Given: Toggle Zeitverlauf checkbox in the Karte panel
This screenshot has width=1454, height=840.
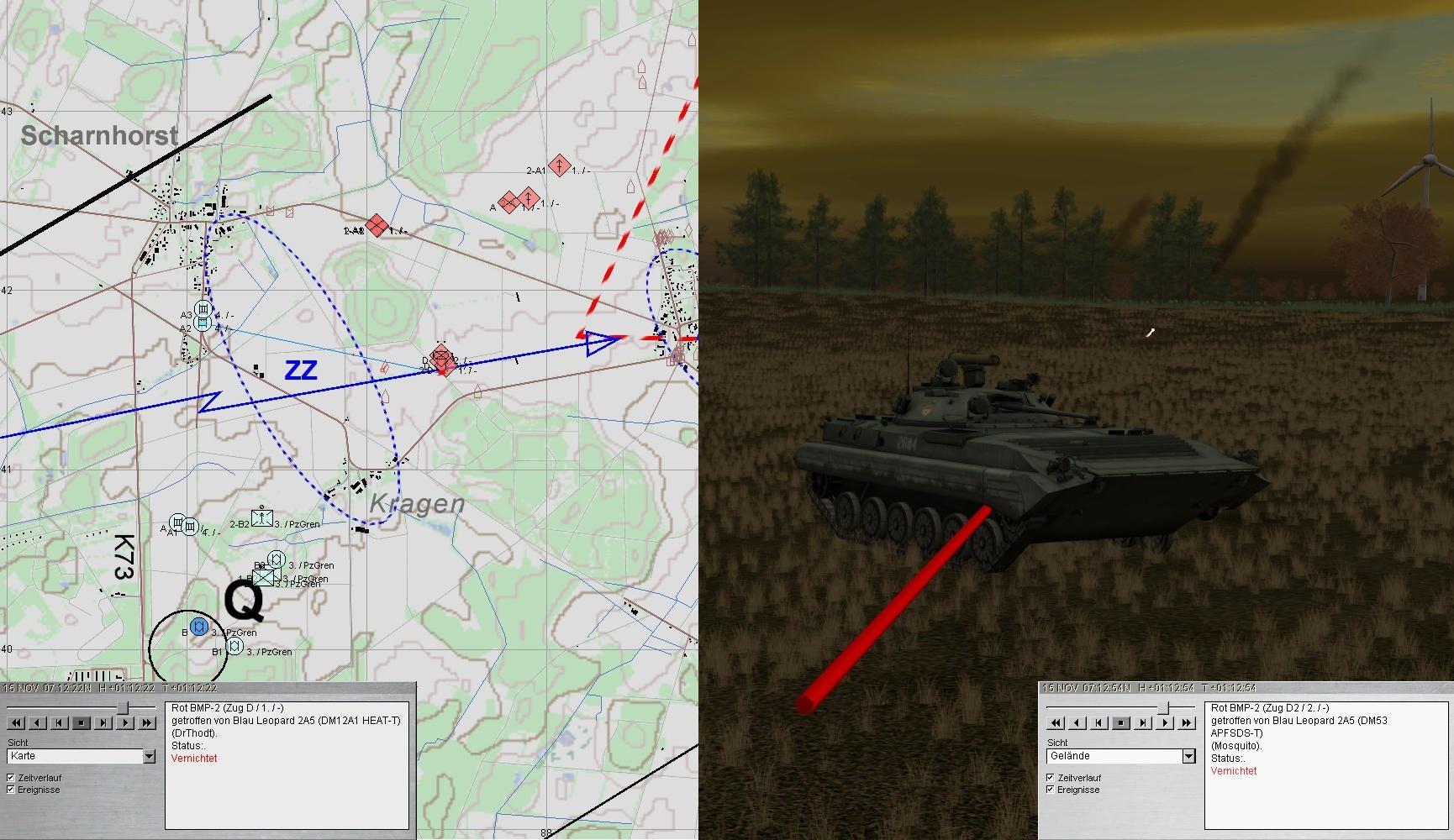Looking at the screenshot, I should [x=11, y=778].
